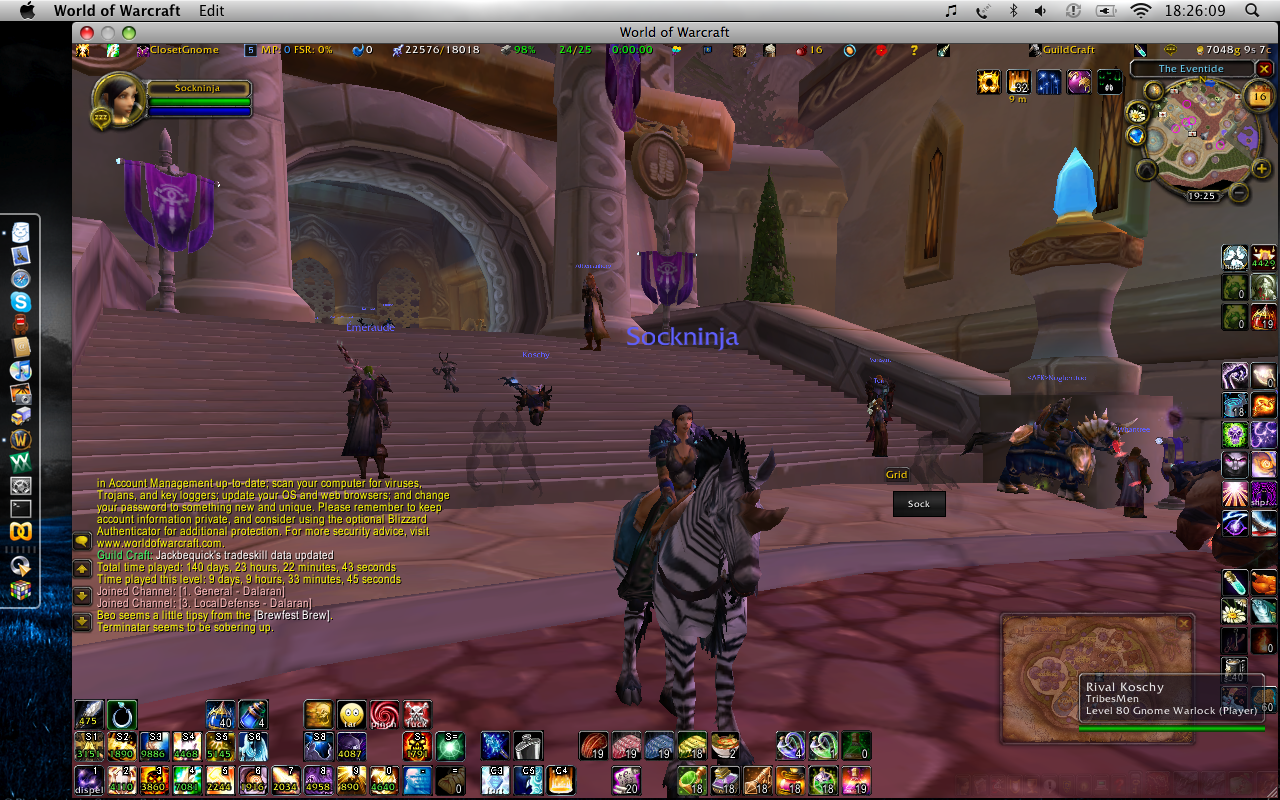Use the silver hip flask item
The image size is (1280, 800).
528,746
